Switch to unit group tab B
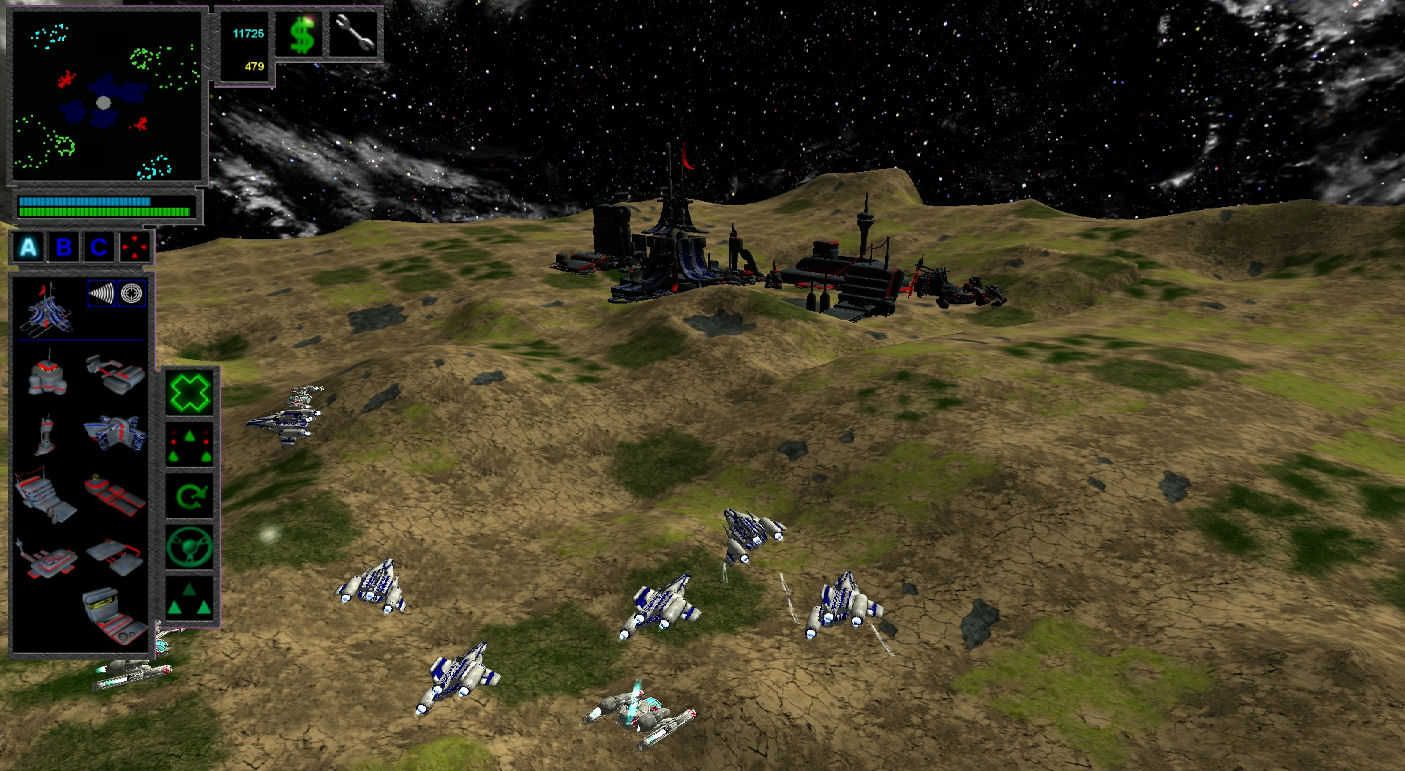 click(64, 247)
